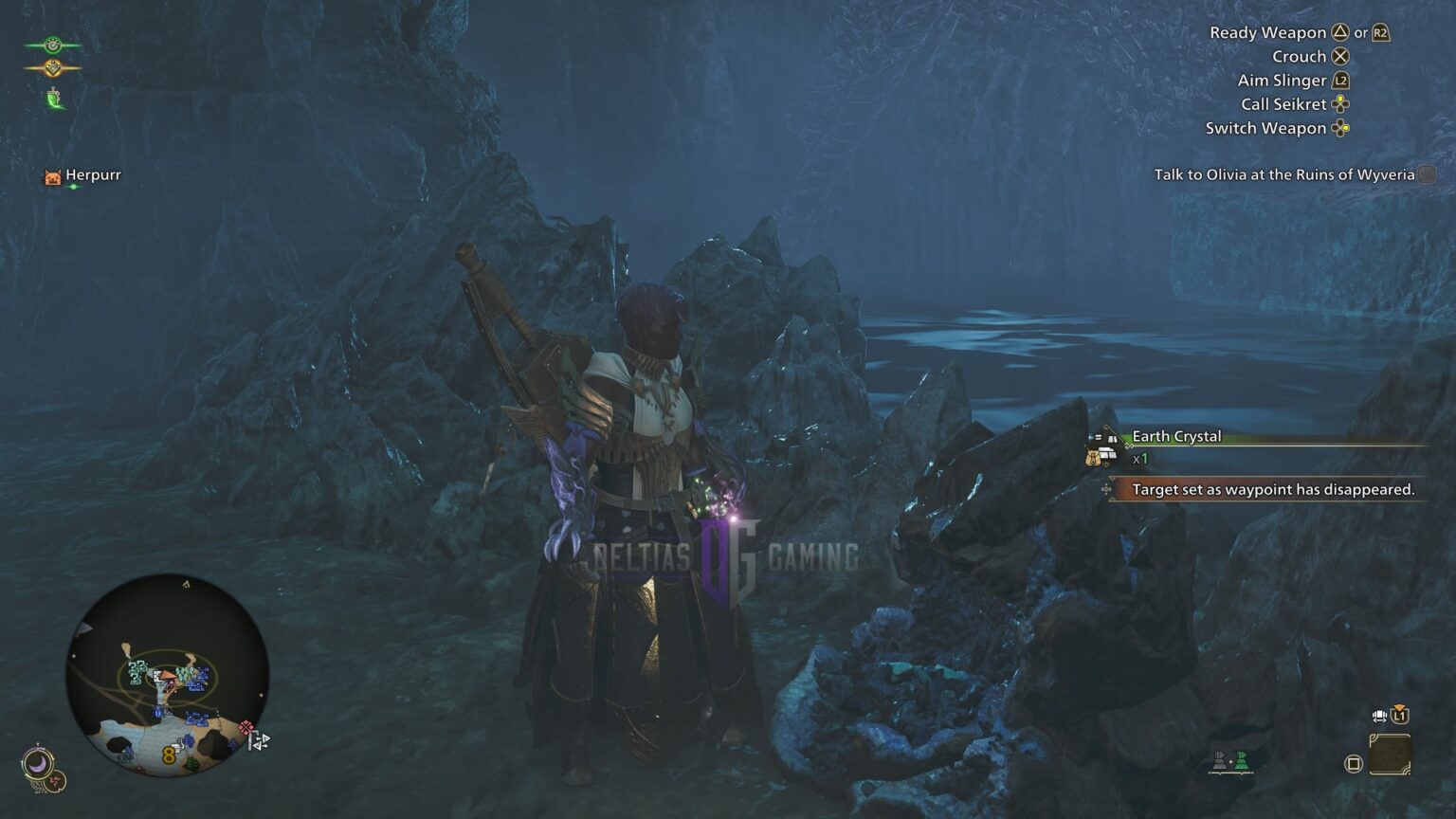Viewport: 1456px width, 819px height.
Task: Select the Herpurr Palico portrait icon
Action: pos(52,175)
